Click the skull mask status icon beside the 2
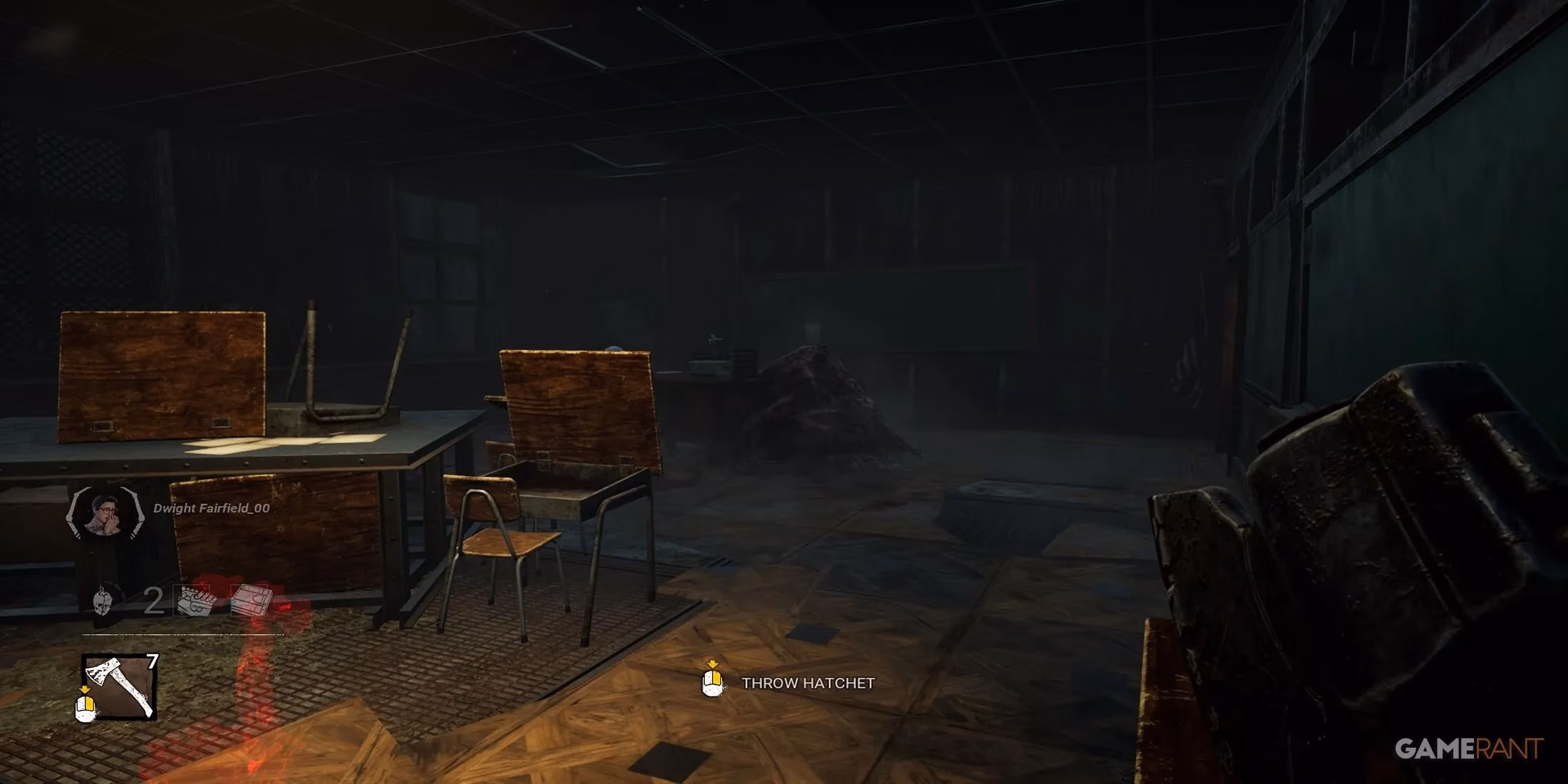1568x784 pixels. click(x=103, y=601)
